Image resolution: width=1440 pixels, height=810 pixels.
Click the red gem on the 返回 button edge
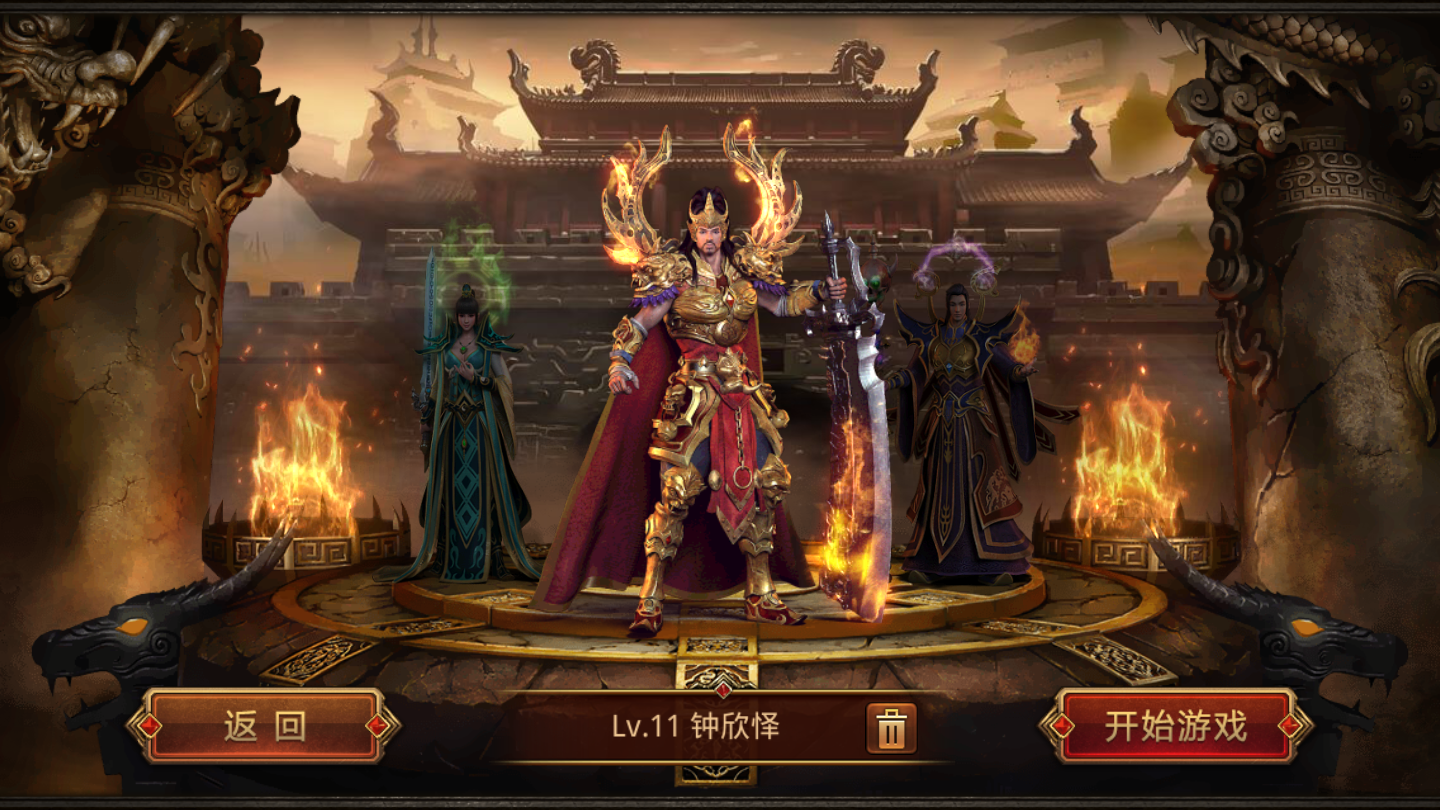[x=148, y=727]
